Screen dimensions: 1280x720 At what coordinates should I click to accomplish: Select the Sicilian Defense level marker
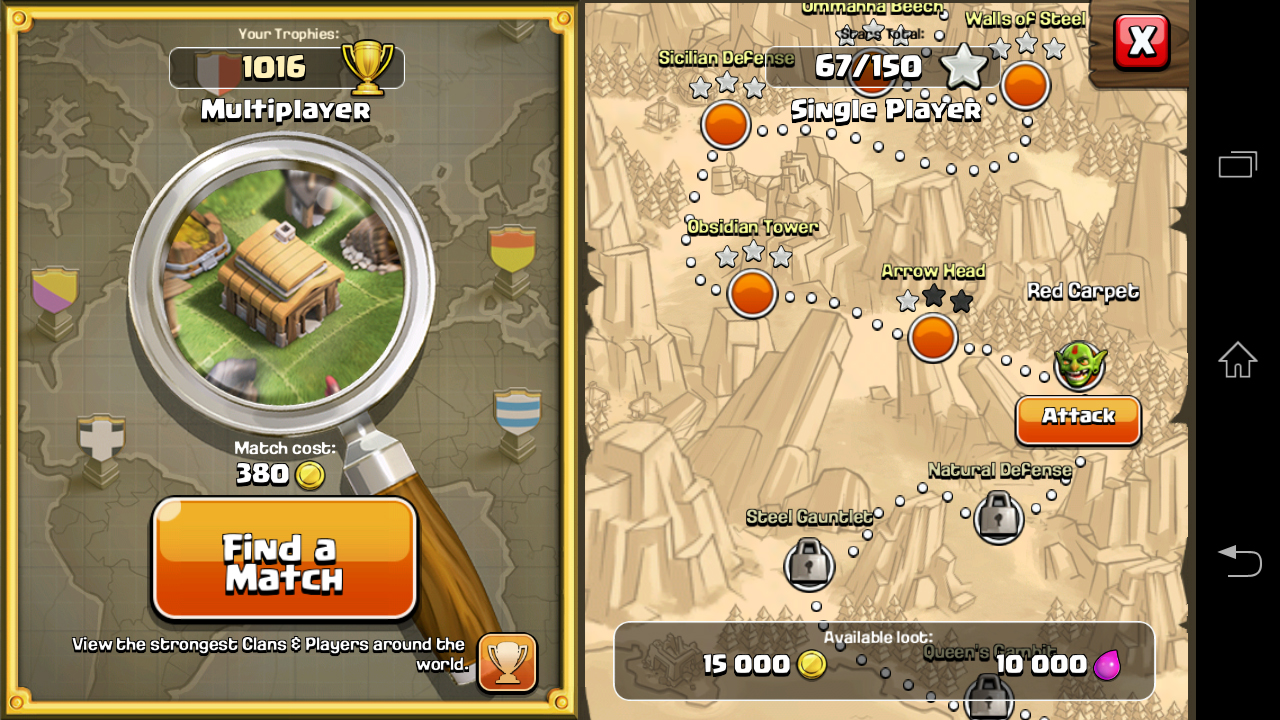[x=726, y=123]
